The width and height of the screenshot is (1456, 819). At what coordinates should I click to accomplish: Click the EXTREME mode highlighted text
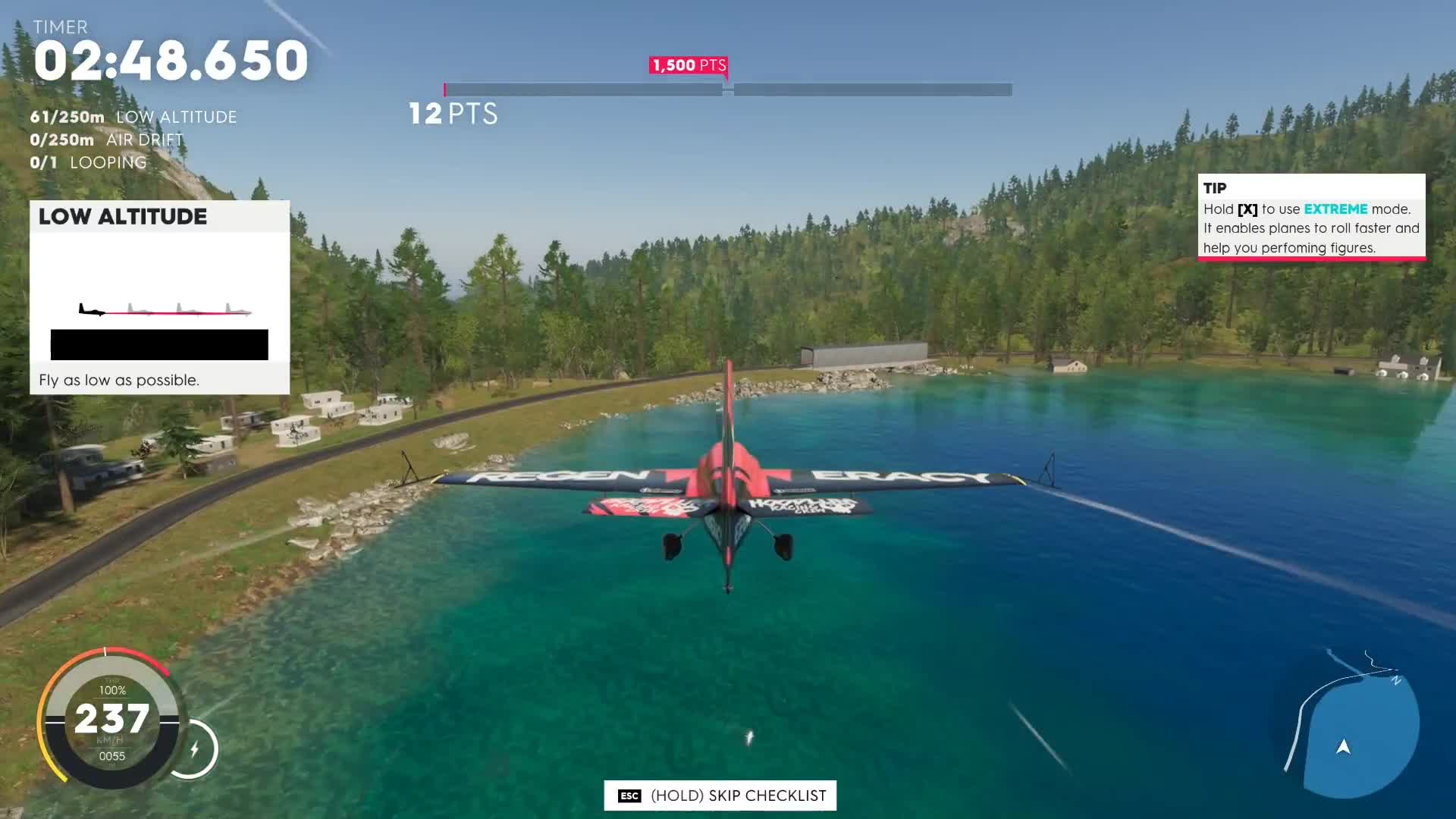click(x=1335, y=209)
